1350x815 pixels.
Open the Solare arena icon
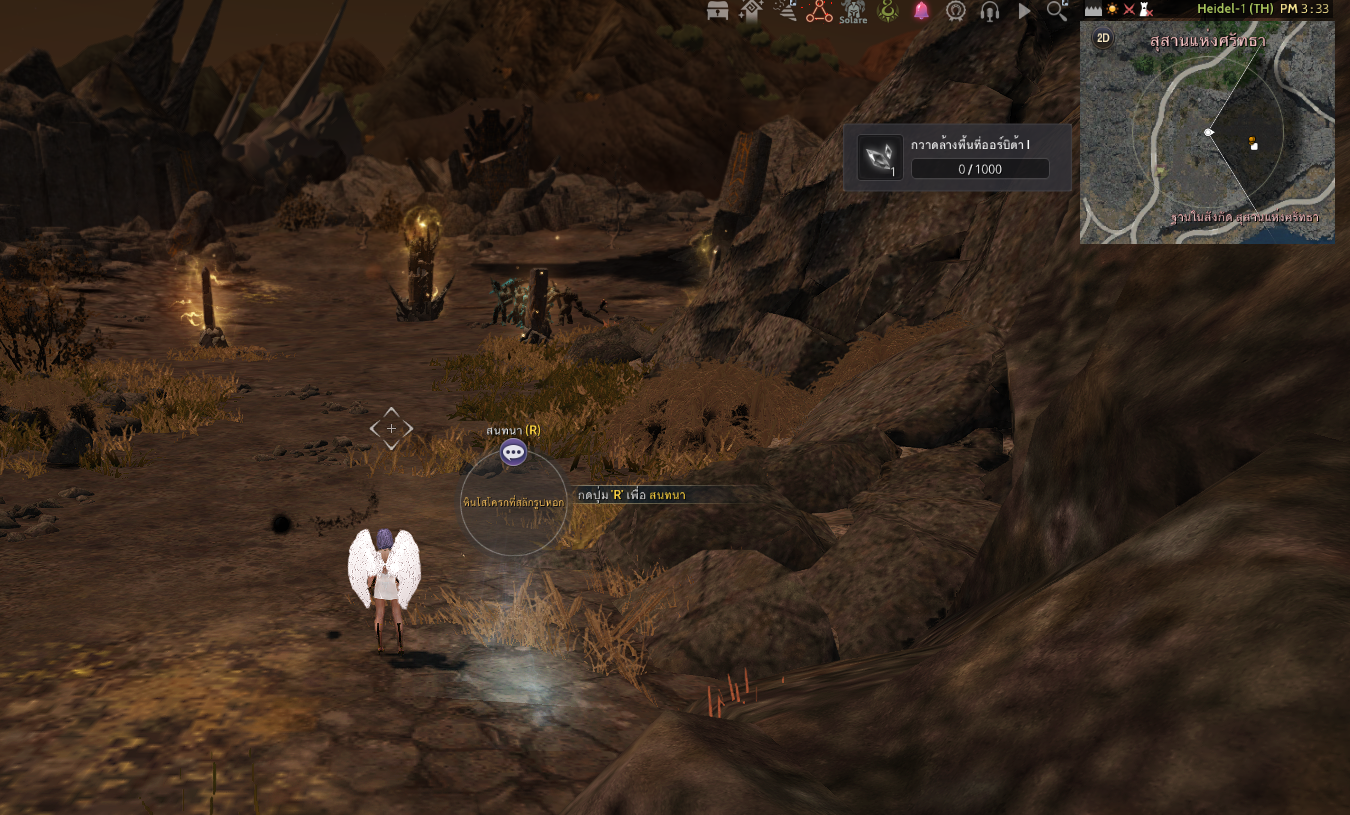point(853,11)
